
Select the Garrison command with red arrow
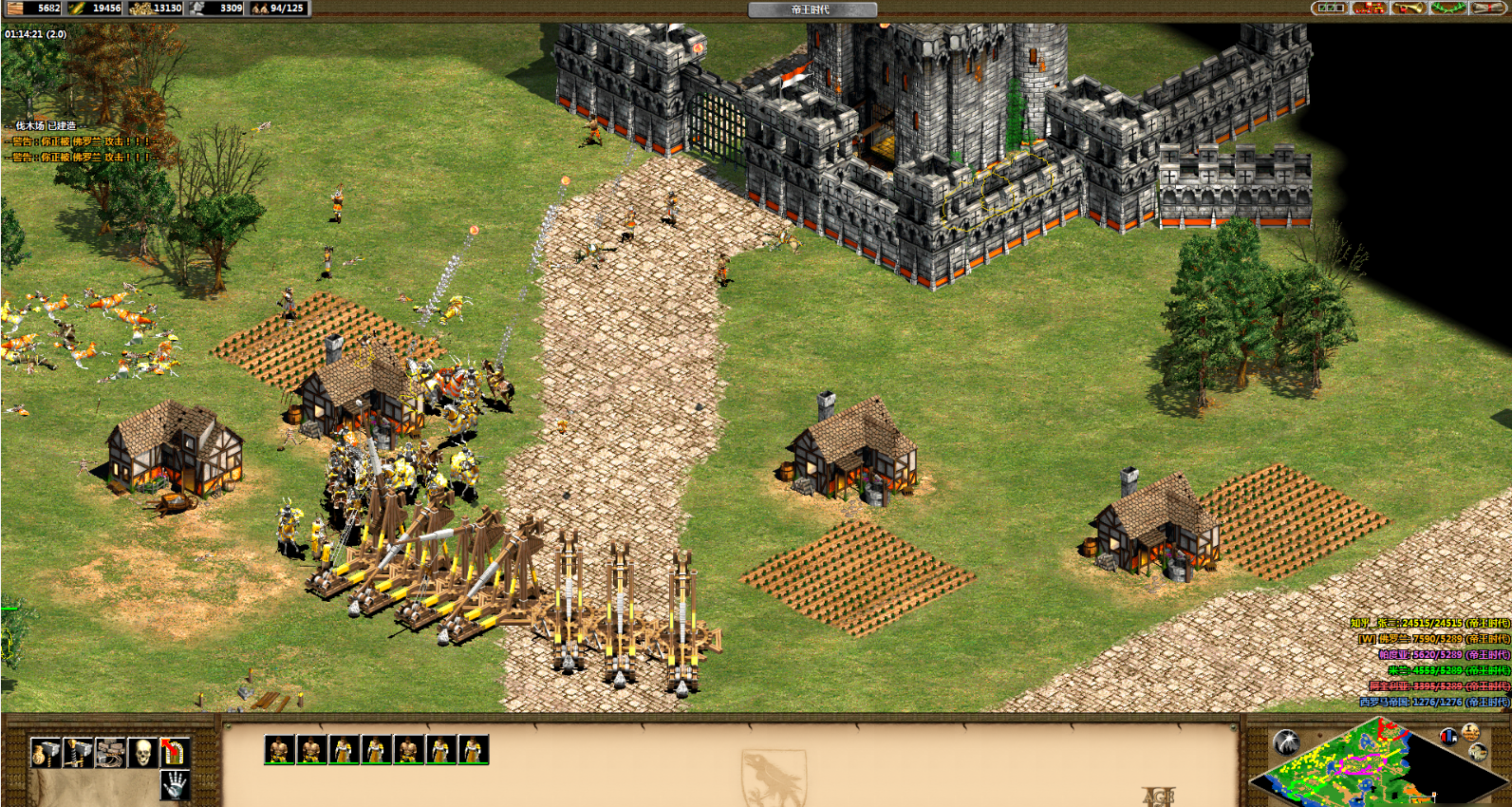coord(174,752)
